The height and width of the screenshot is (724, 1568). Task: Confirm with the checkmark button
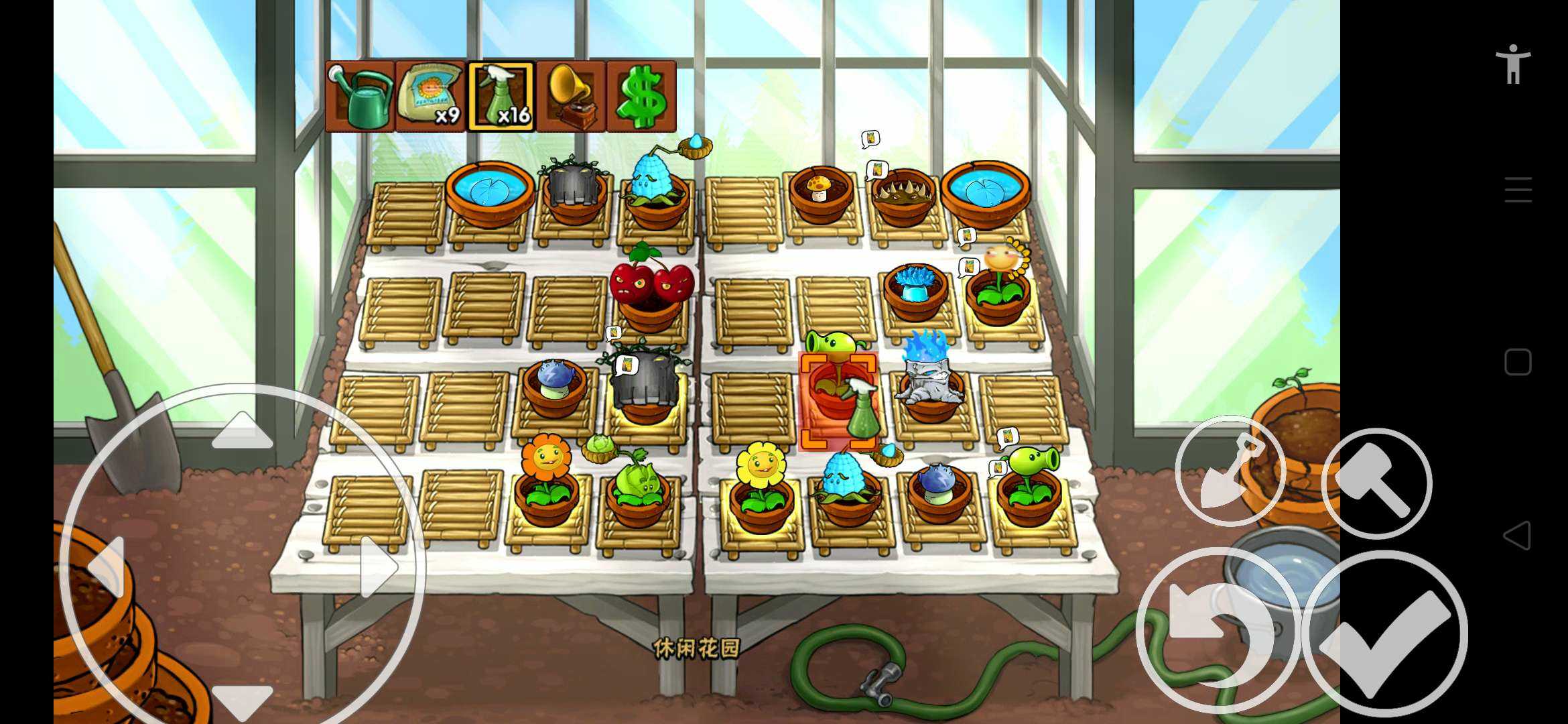(x=1384, y=633)
